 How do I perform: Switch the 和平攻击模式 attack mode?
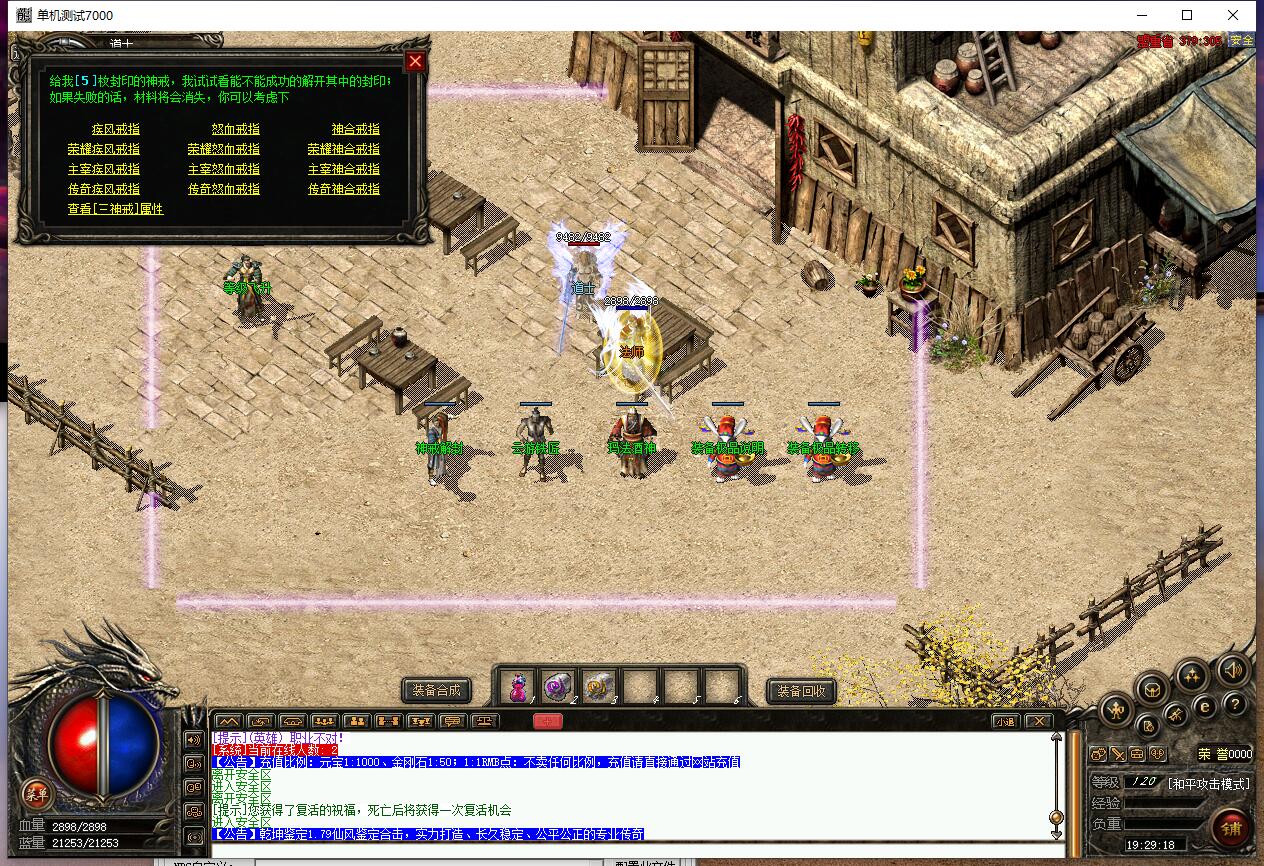(1210, 783)
